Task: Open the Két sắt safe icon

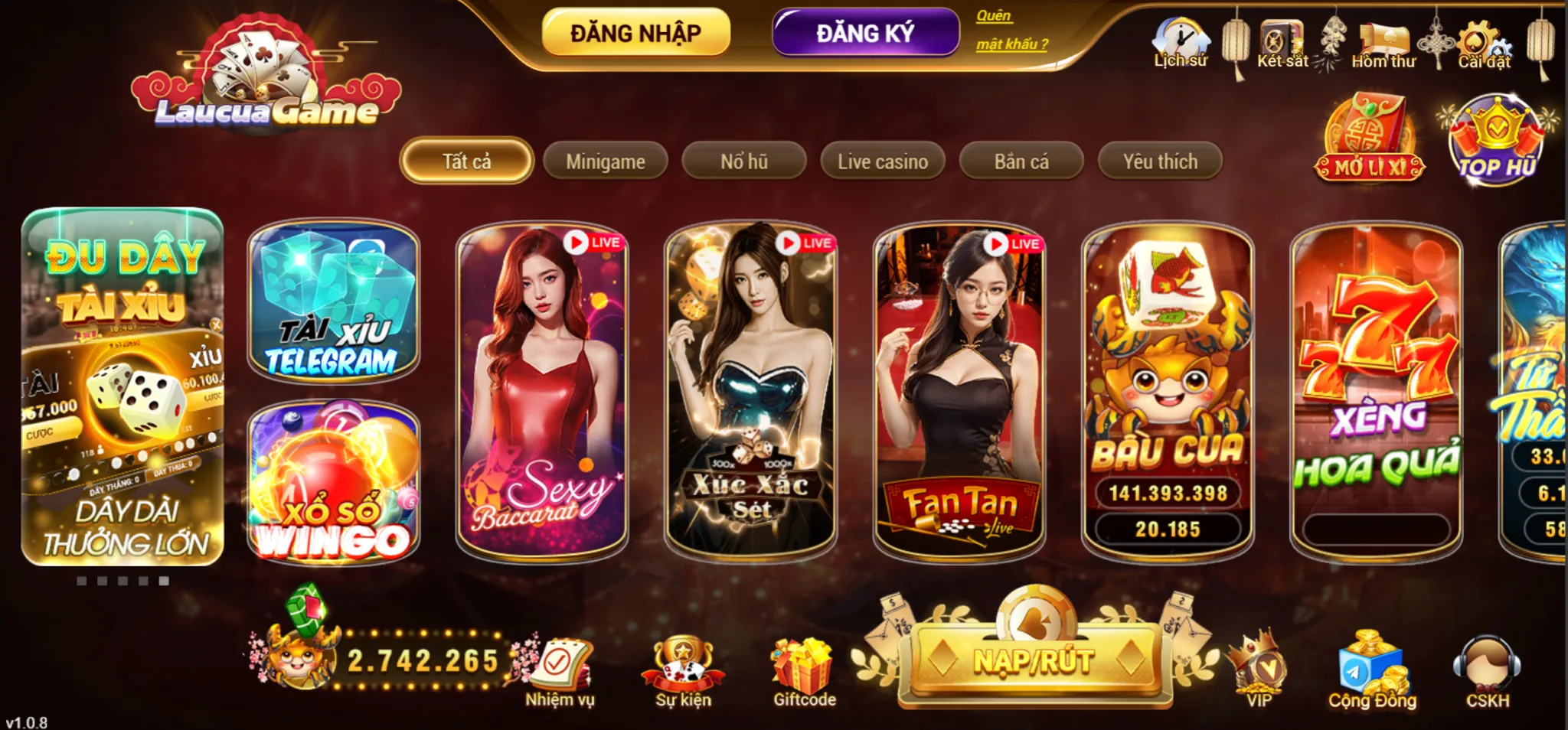Action: click(1282, 43)
